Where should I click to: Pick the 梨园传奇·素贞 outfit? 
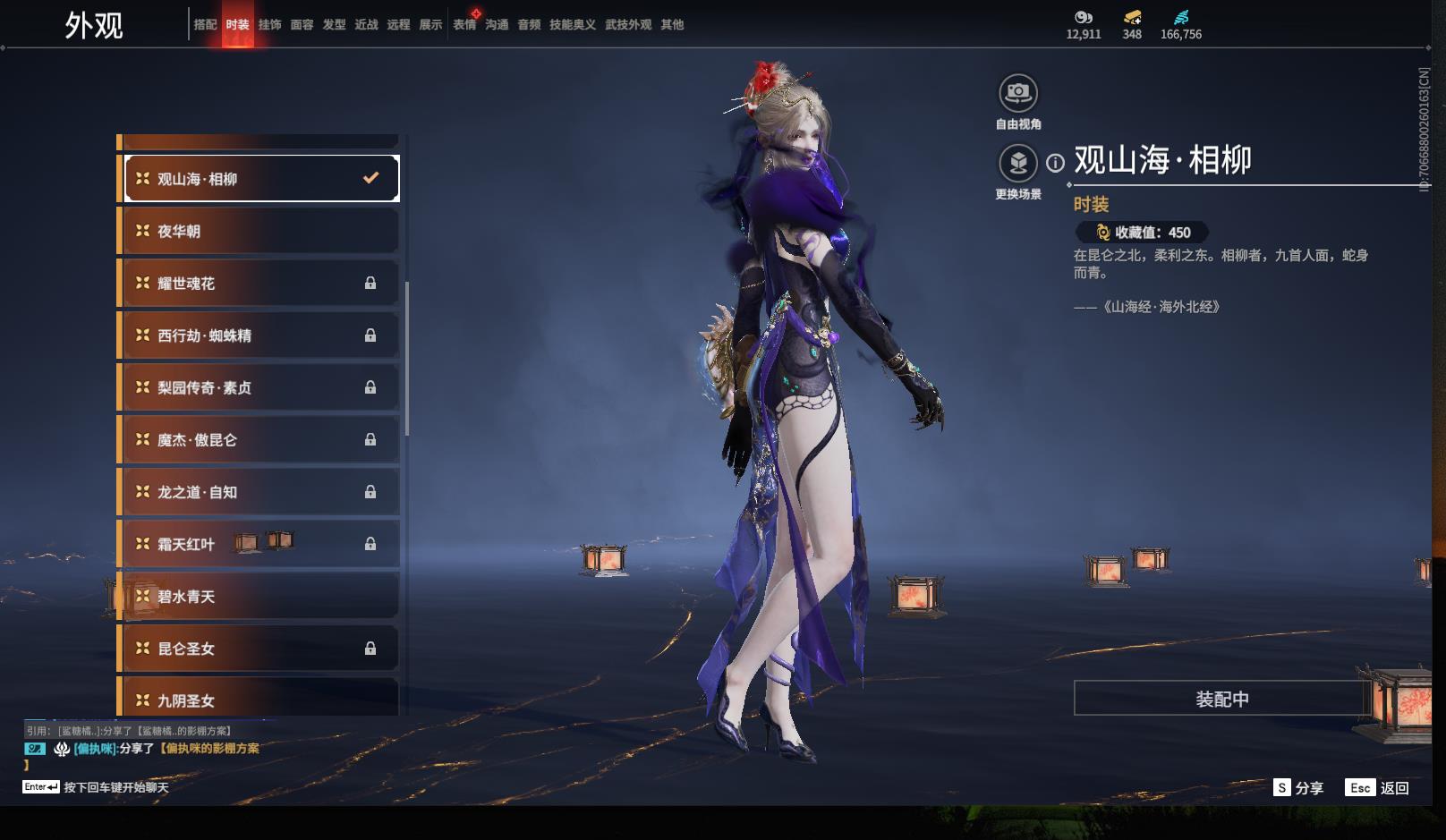pyautogui.click(x=259, y=387)
